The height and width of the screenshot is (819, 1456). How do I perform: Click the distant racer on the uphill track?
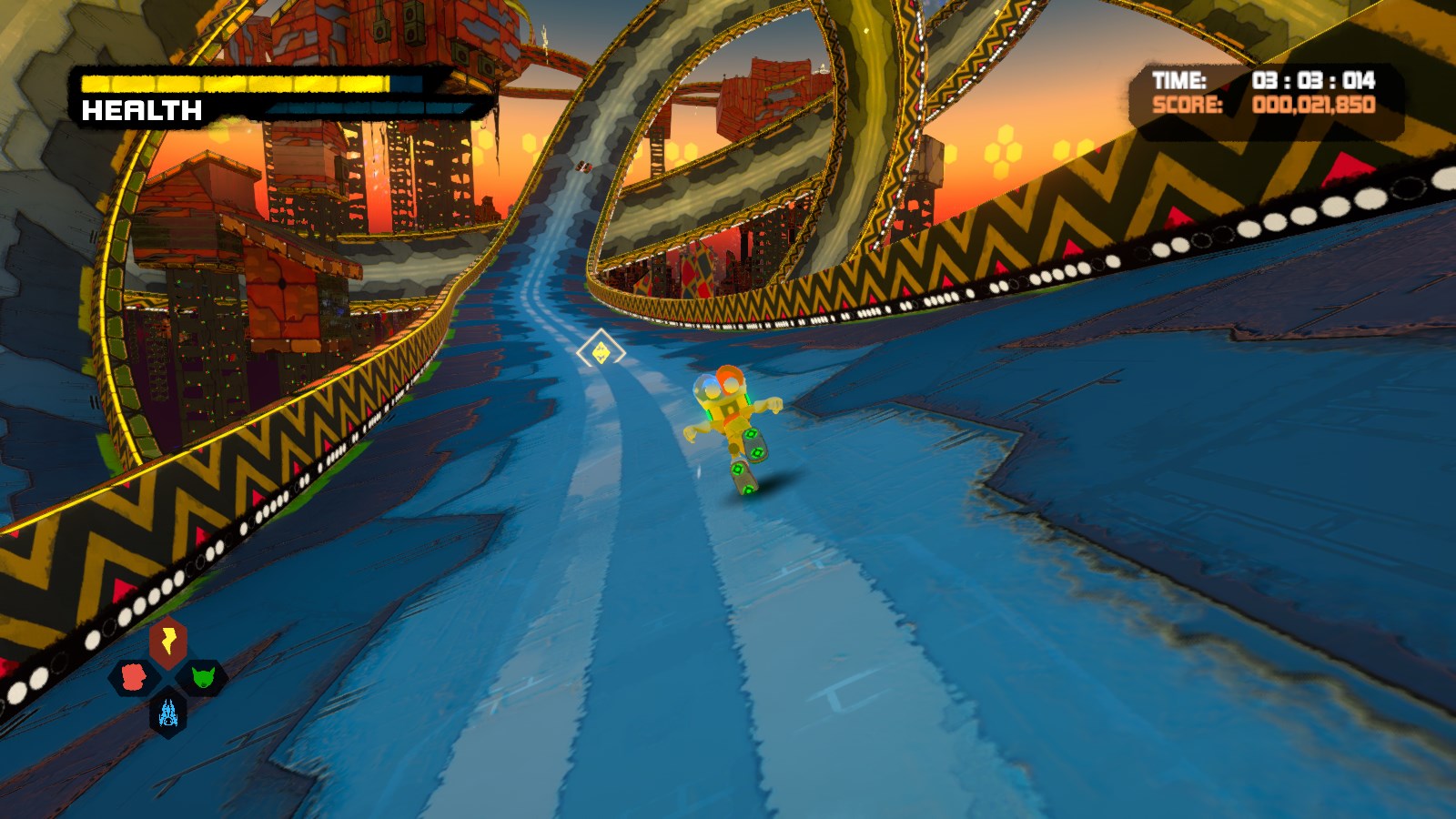point(584,167)
